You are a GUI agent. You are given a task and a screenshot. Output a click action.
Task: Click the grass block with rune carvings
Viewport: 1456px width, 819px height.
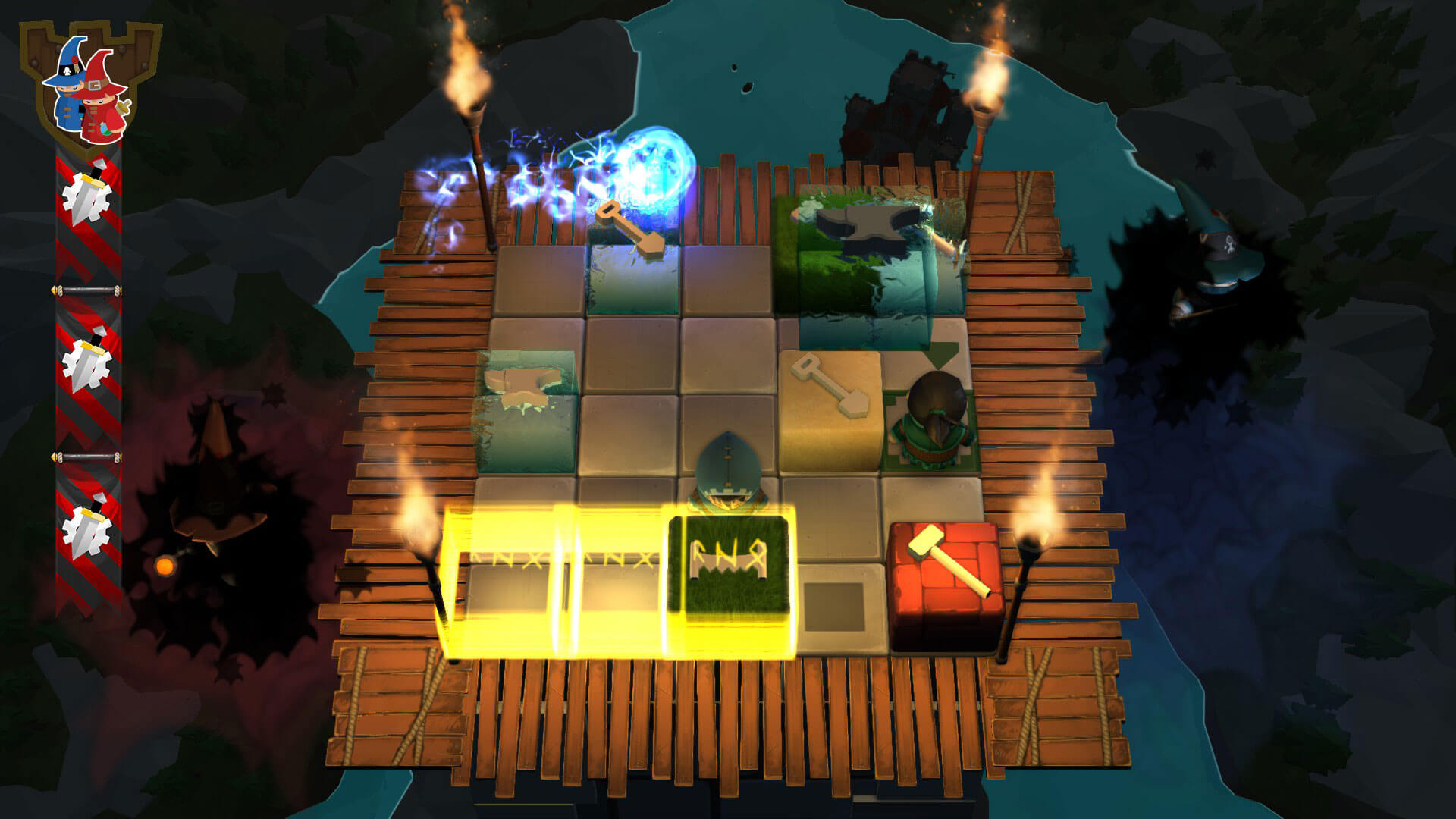click(x=728, y=561)
